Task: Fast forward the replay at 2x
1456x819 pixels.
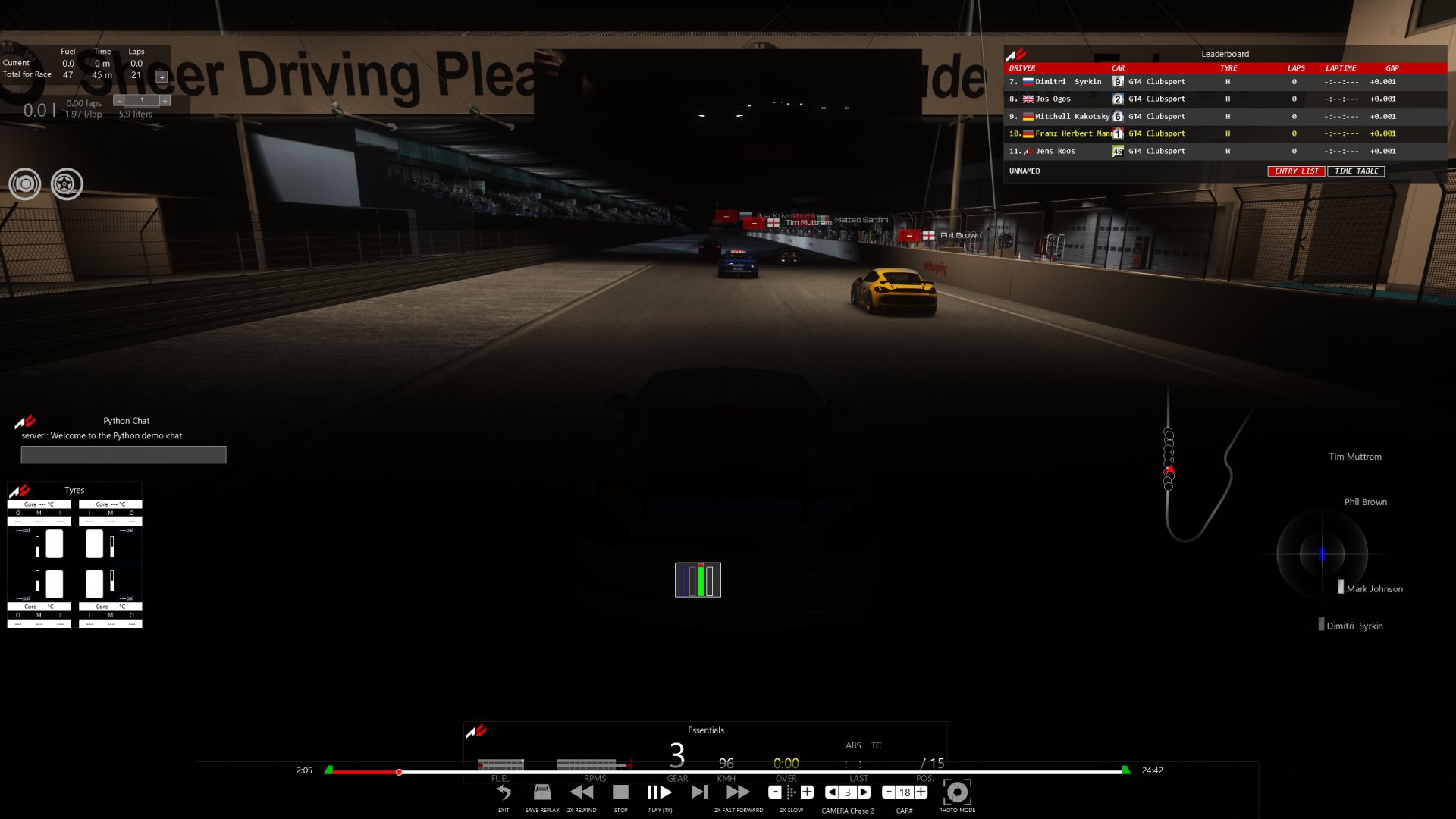Action: (738, 792)
